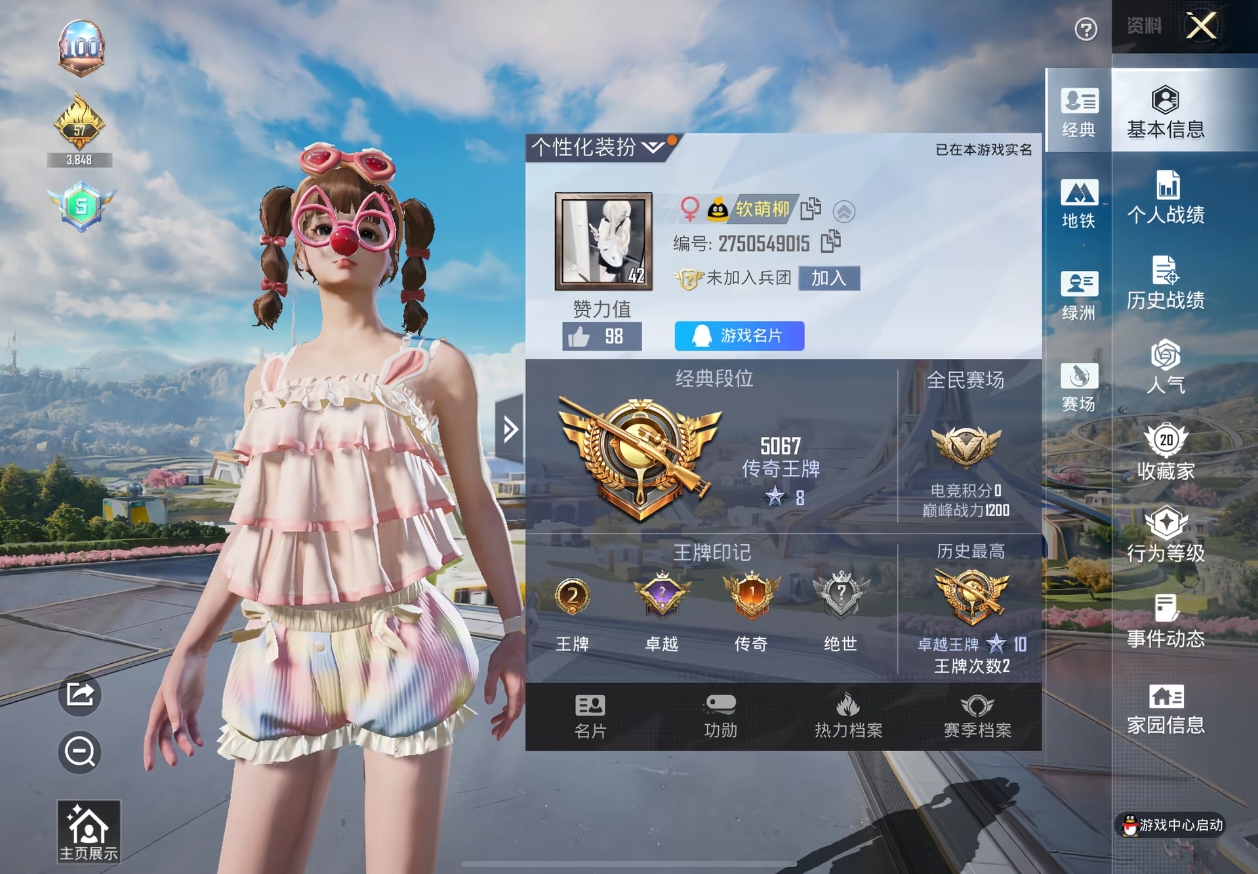
Task: Open the 家园信息 home info menu
Action: tap(1165, 709)
